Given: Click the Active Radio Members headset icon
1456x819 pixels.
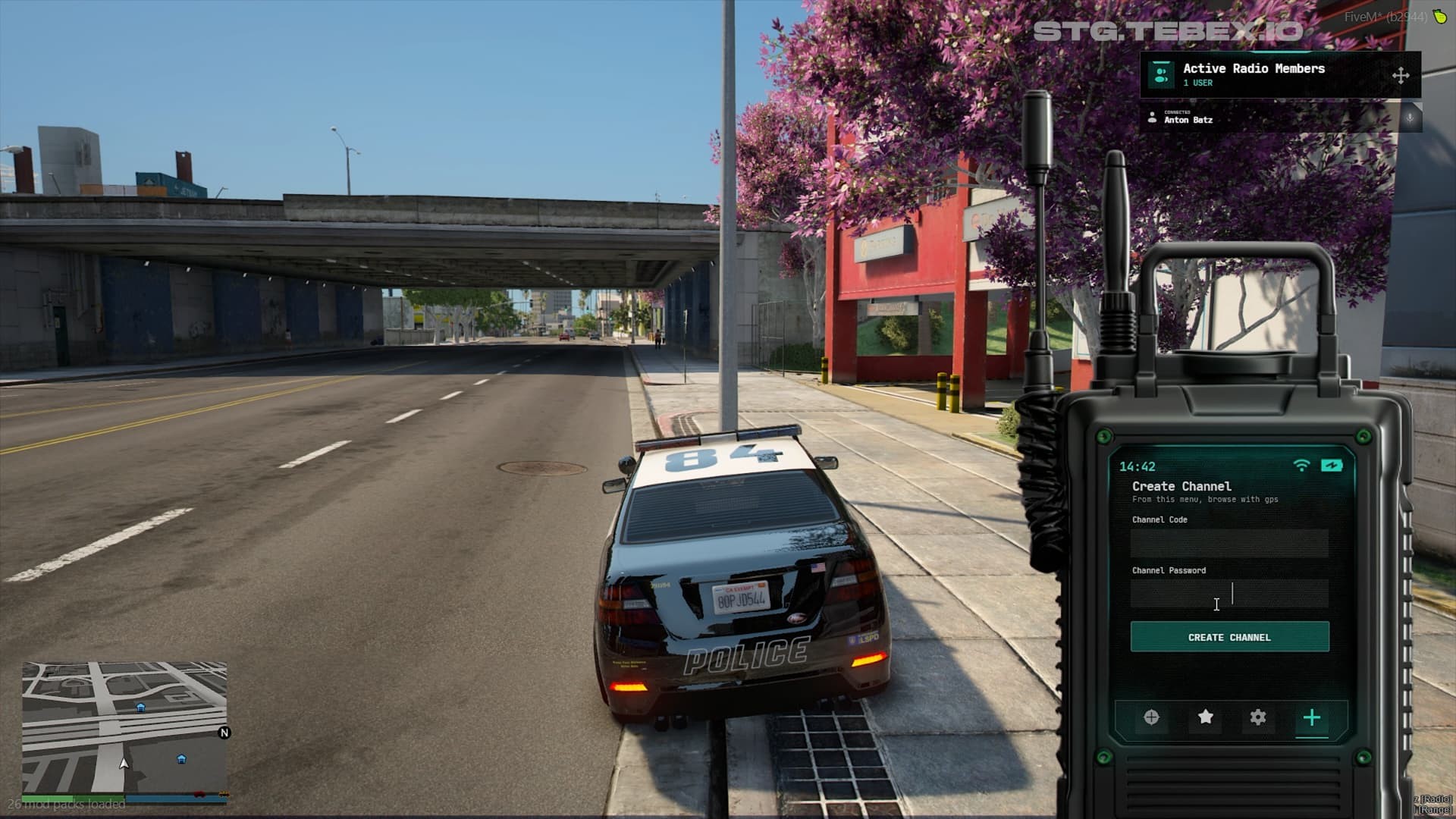Looking at the screenshot, I should [1160, 74].
